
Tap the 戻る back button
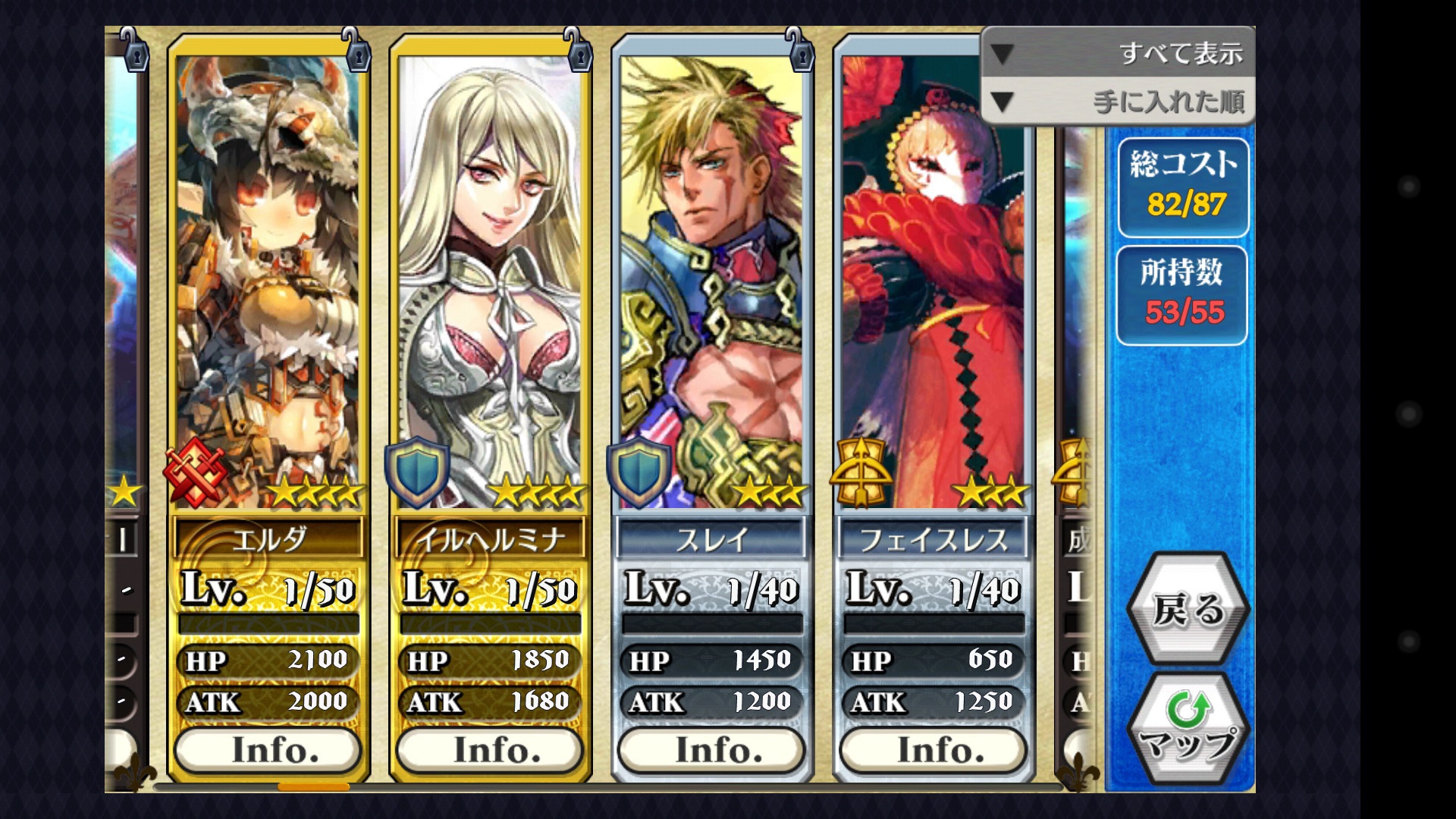coord(1188,609)
